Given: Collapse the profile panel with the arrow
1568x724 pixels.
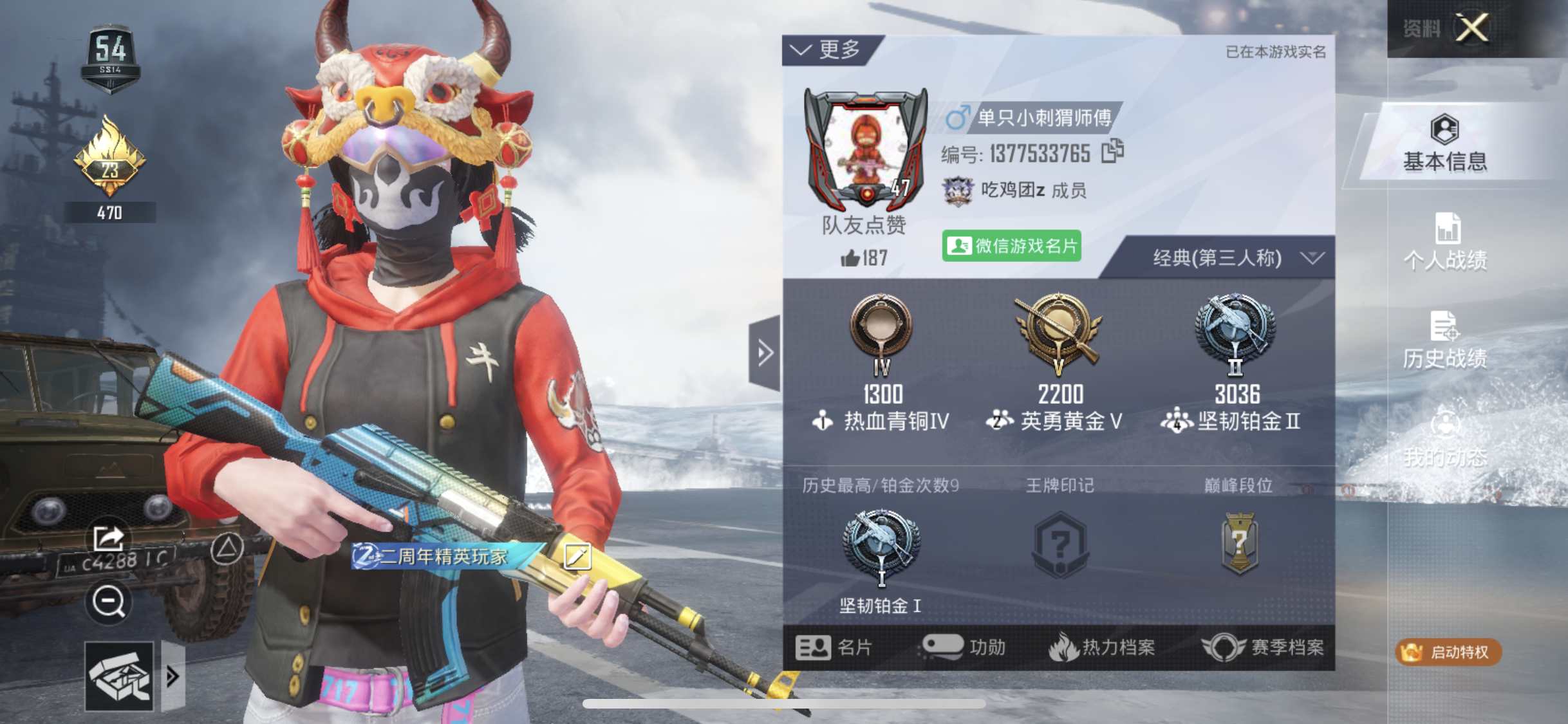Looking at the screenshot, I should tap(765, 353).
